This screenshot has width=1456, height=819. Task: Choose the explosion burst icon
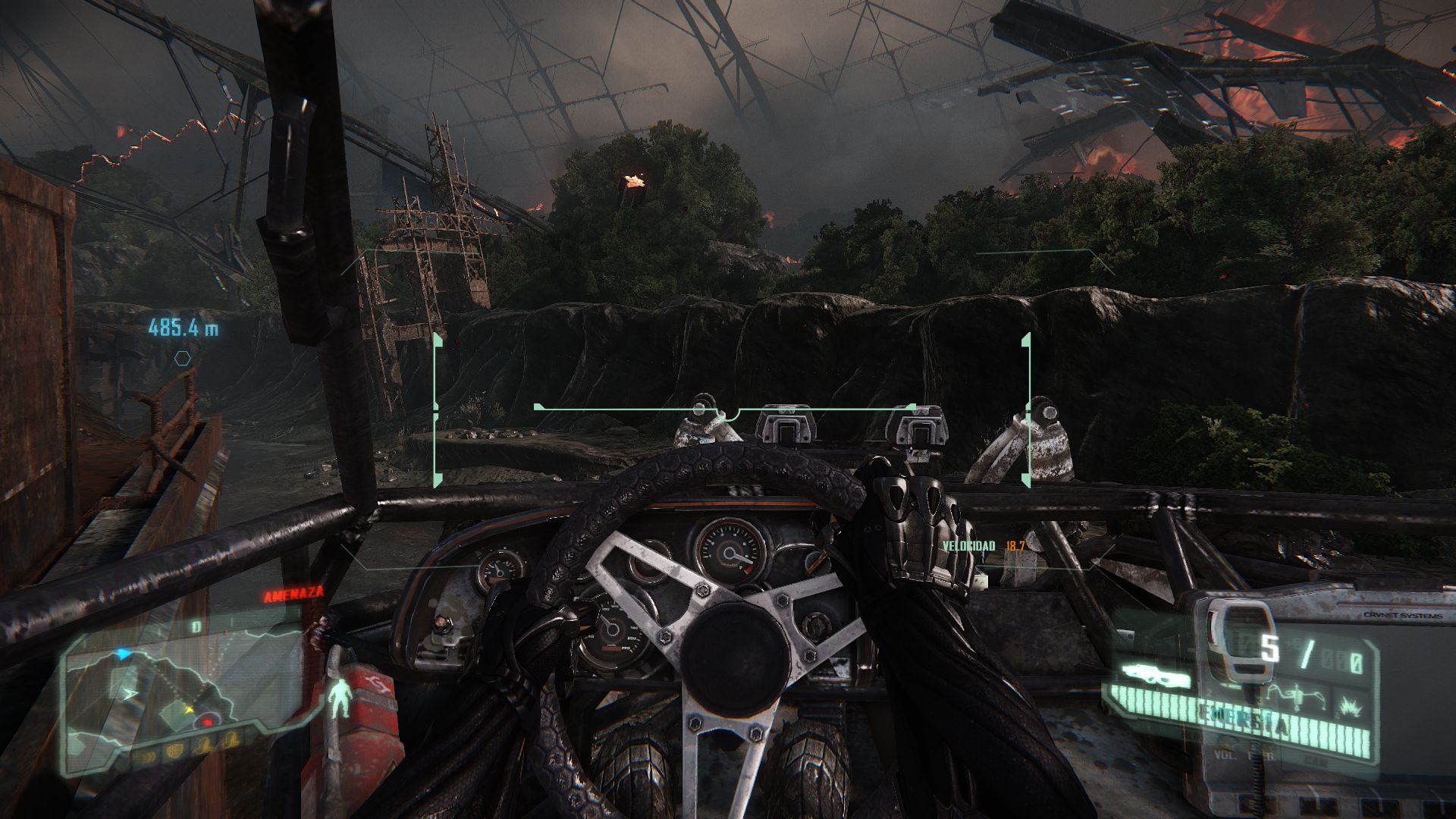click(1350, 707)
